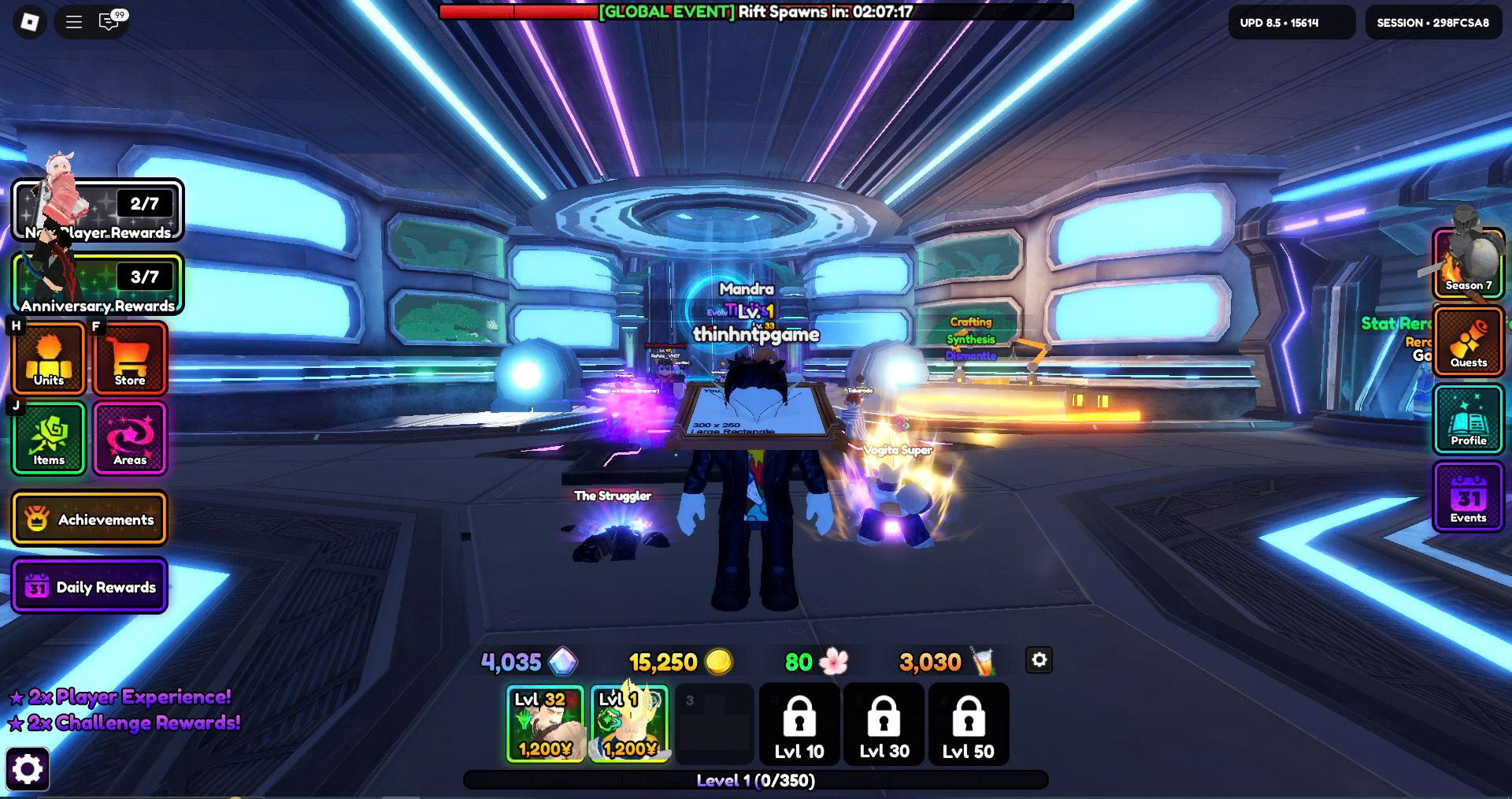Open the Events calendar

[1468, 497]
